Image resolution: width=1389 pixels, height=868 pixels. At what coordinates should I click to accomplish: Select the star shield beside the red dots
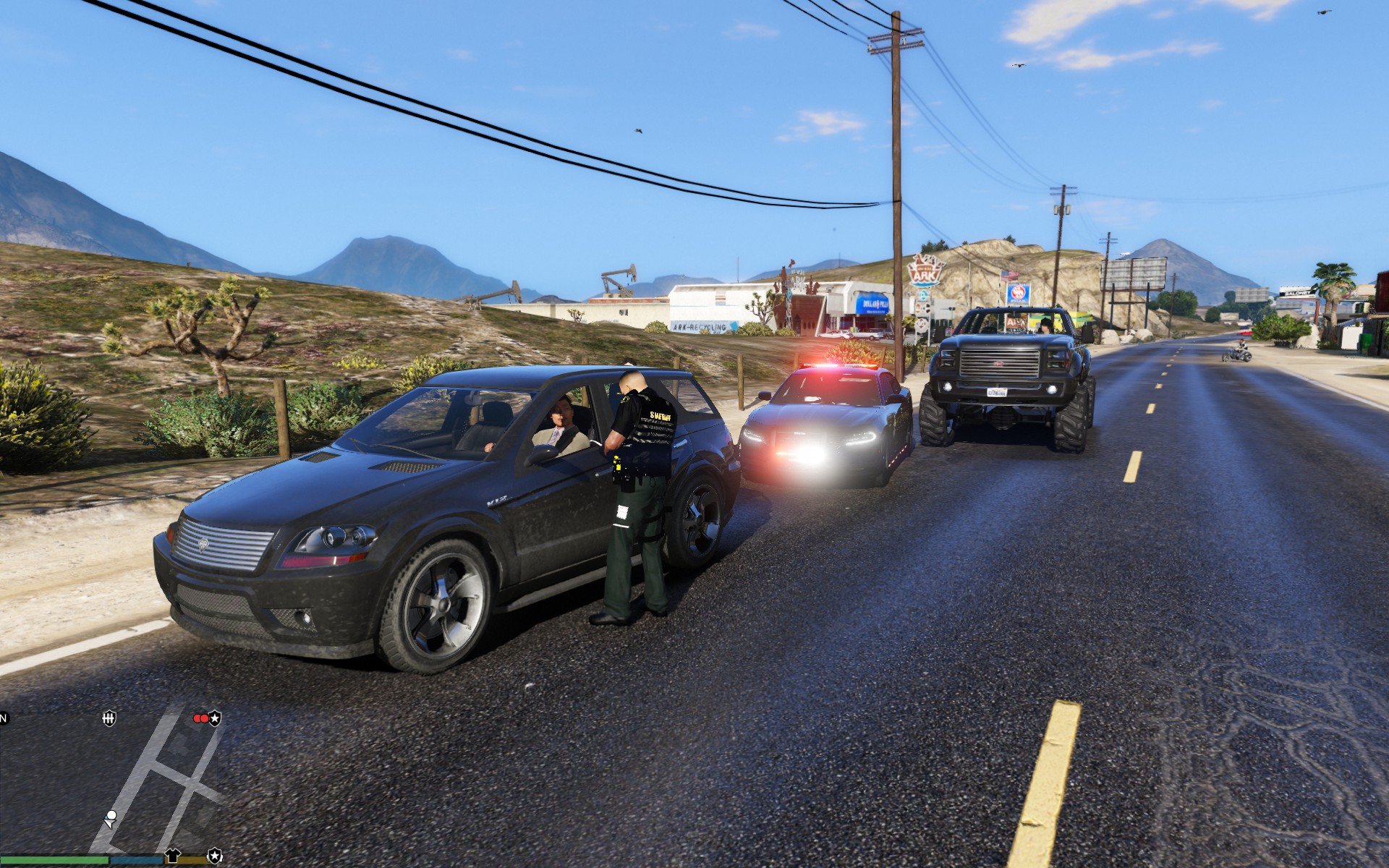click(215, 718)
